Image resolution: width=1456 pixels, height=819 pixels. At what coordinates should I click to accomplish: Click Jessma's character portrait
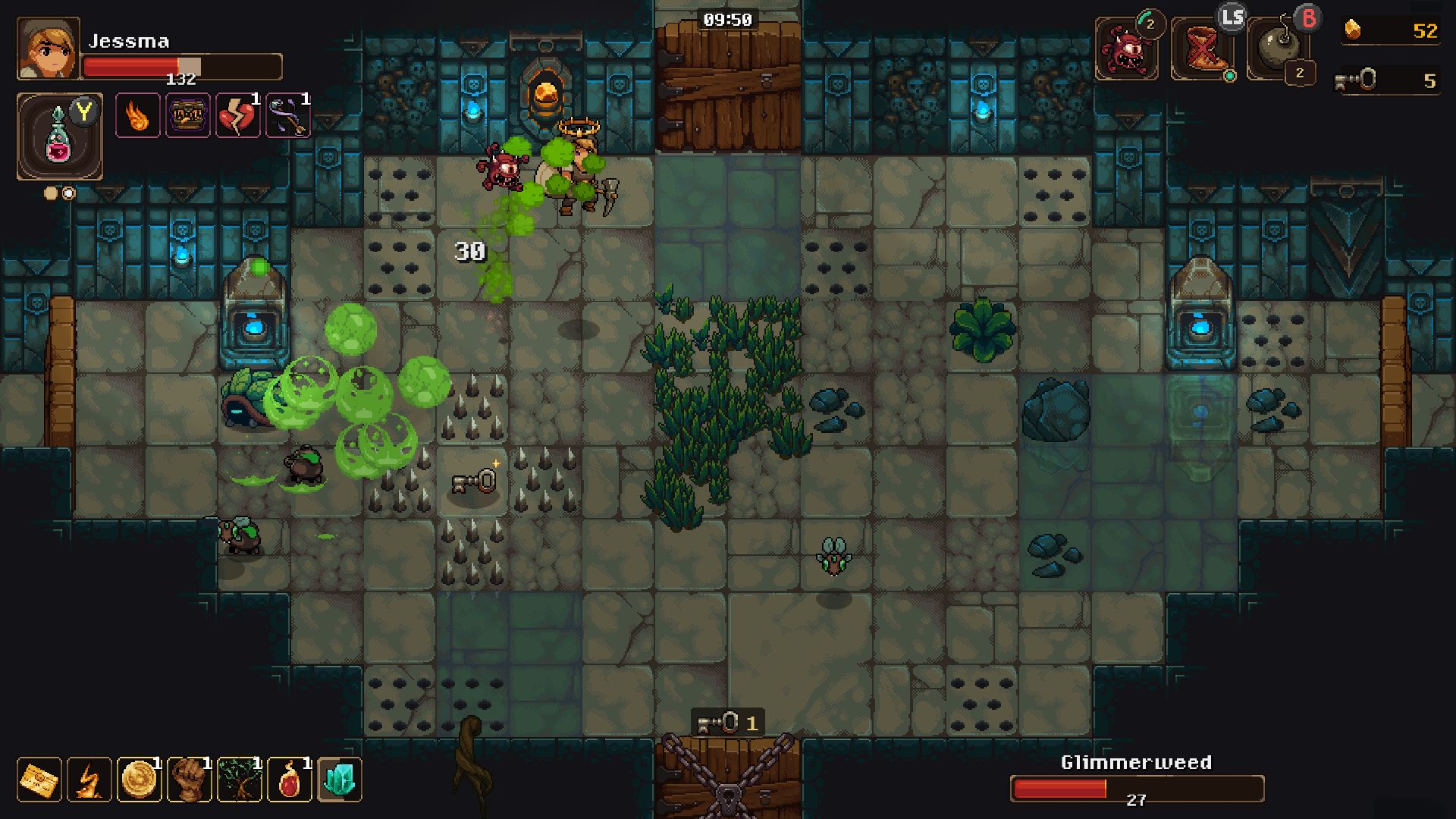point(48,49)
